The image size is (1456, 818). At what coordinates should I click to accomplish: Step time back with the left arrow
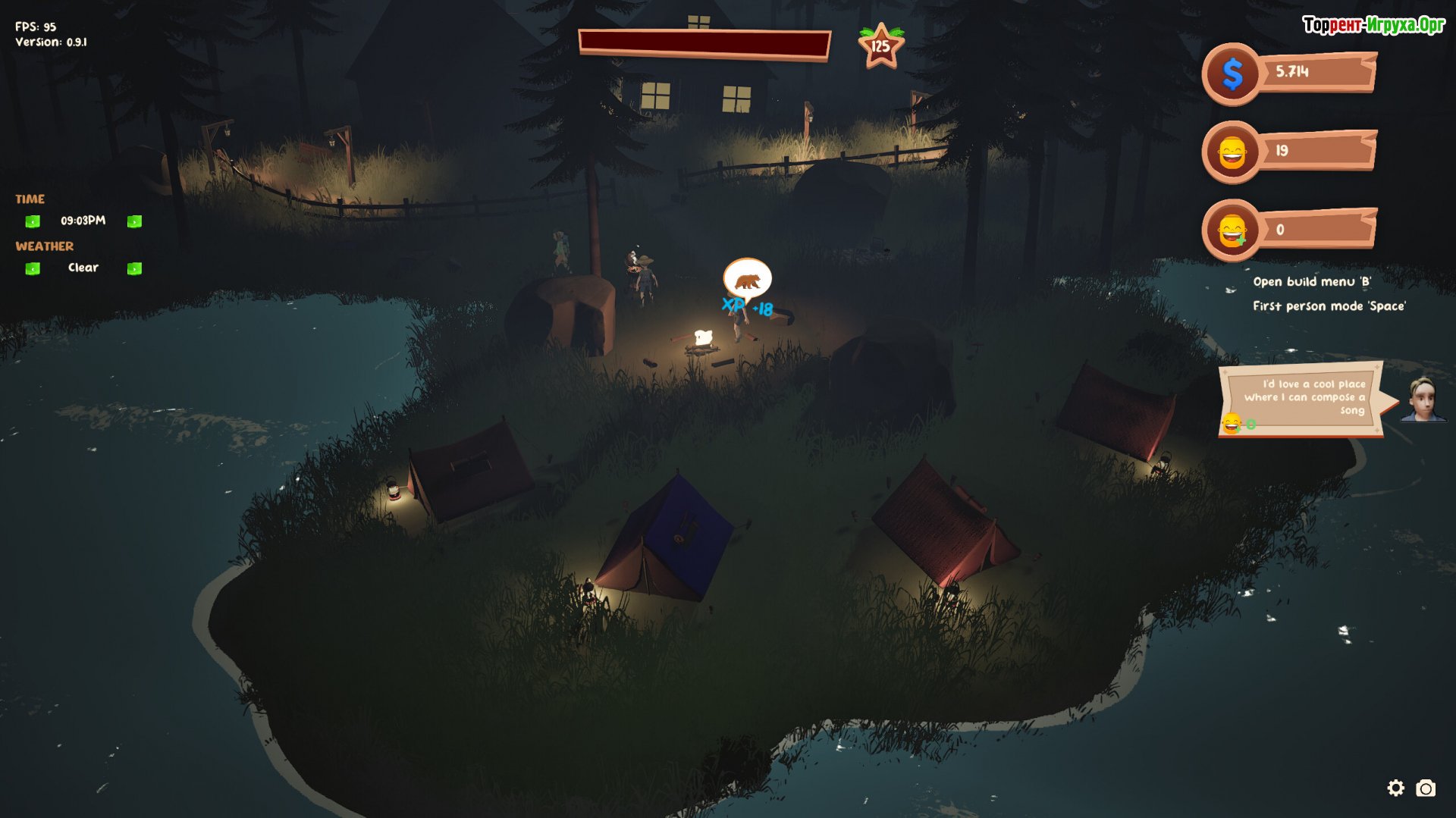point(33,221)
